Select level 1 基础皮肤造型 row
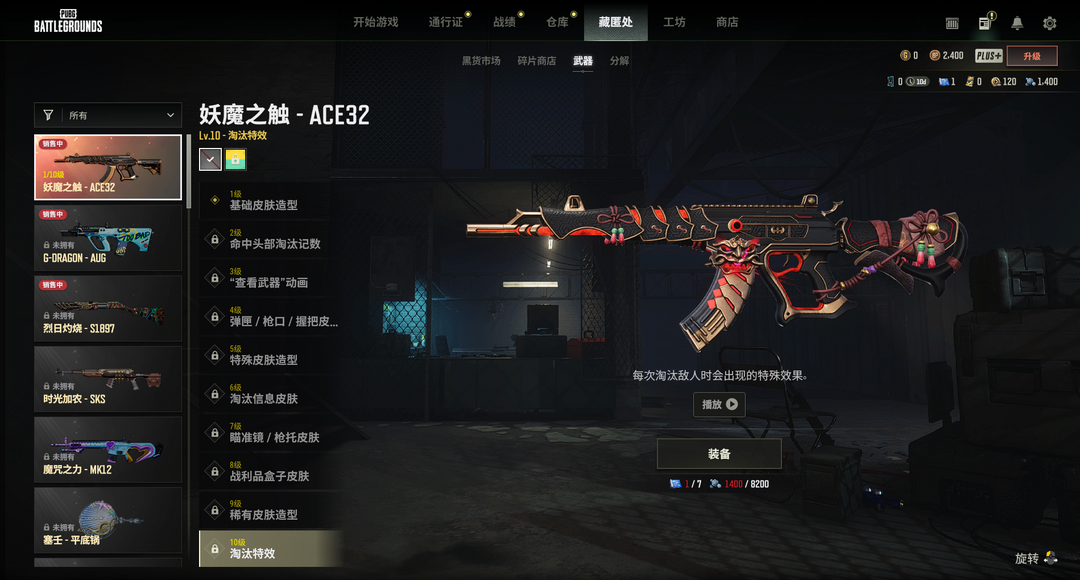Image resolution: width=1080 pixels, height=580 pixels. (270, 200)
